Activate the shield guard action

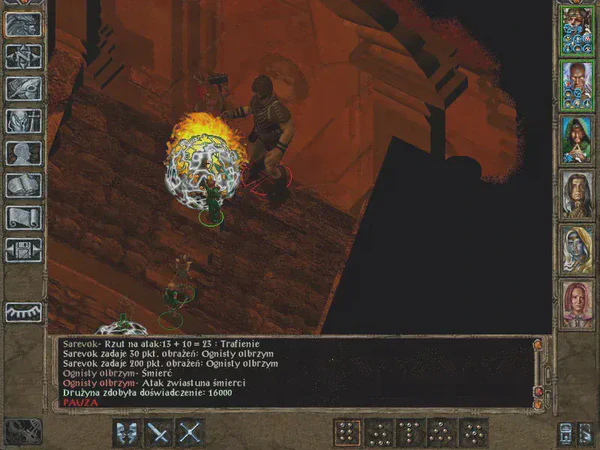point(127,432)
